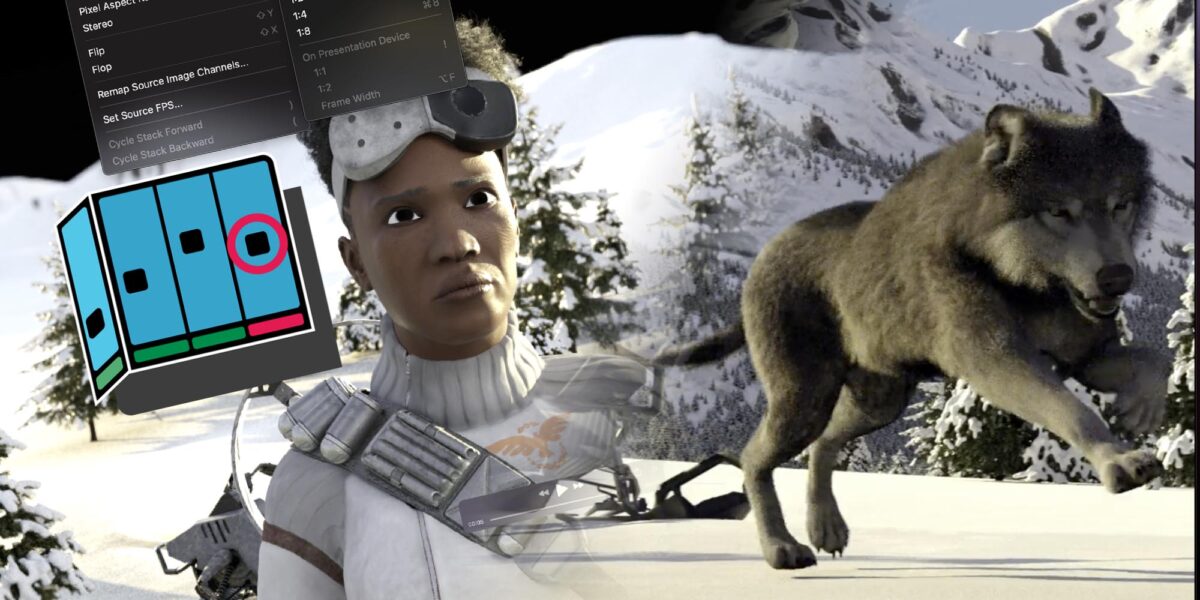Screen dimensions: 1200x600
Task: Select Flop from the menu
Action: coord(101,68)
